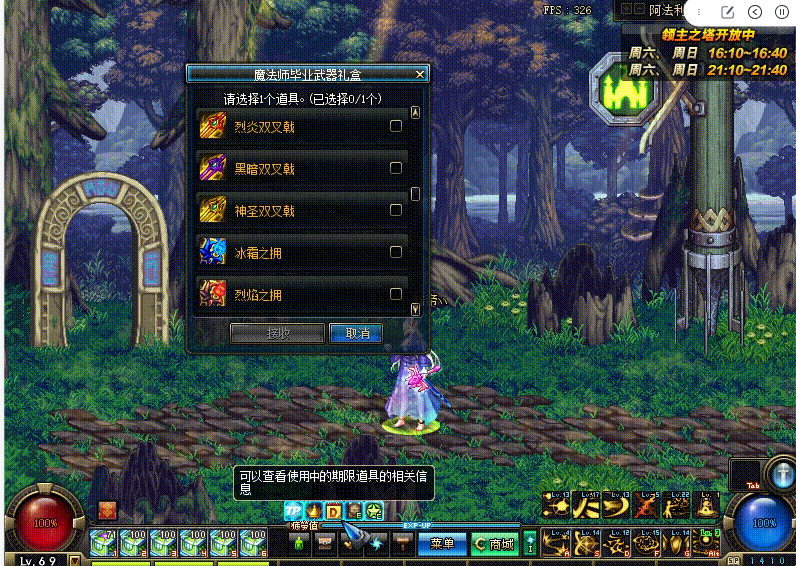Viewport: 796px width, 566px height.
Task: Check the box for 冰霜之拥
Action: (396, 252)
